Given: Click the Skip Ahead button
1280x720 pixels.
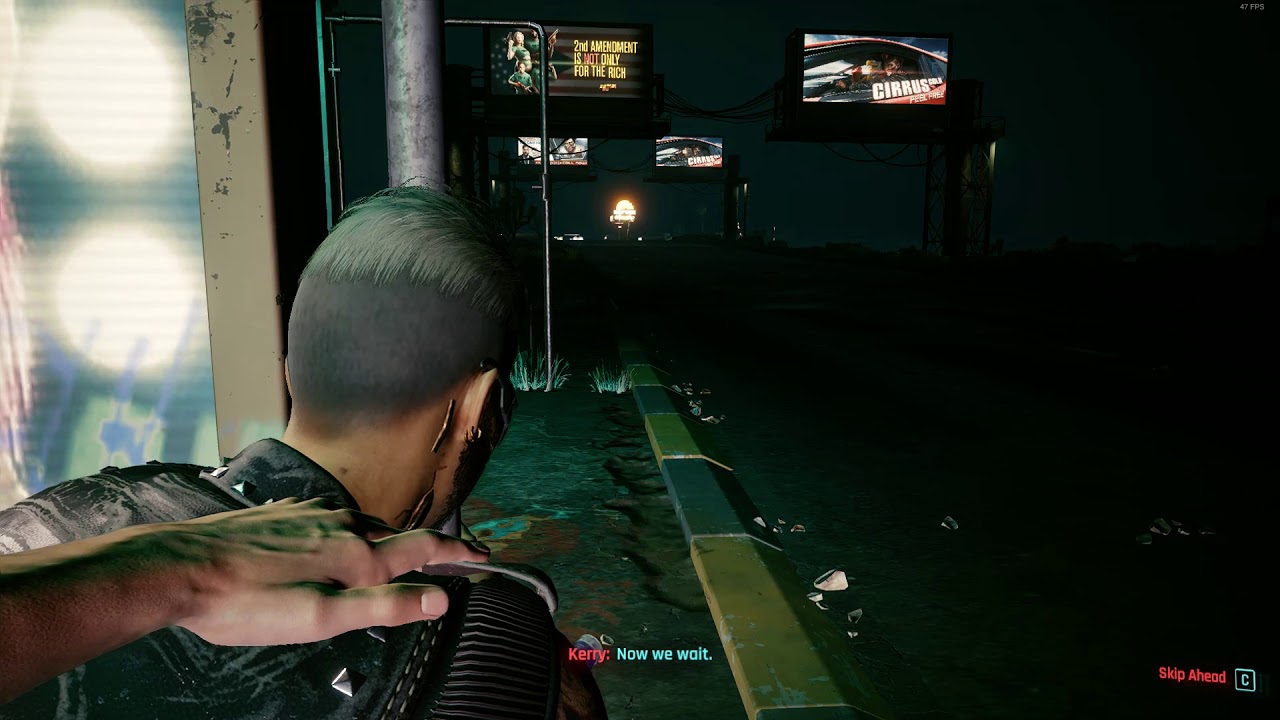Looking at the screenshot, I should [x=1192, y=676].
